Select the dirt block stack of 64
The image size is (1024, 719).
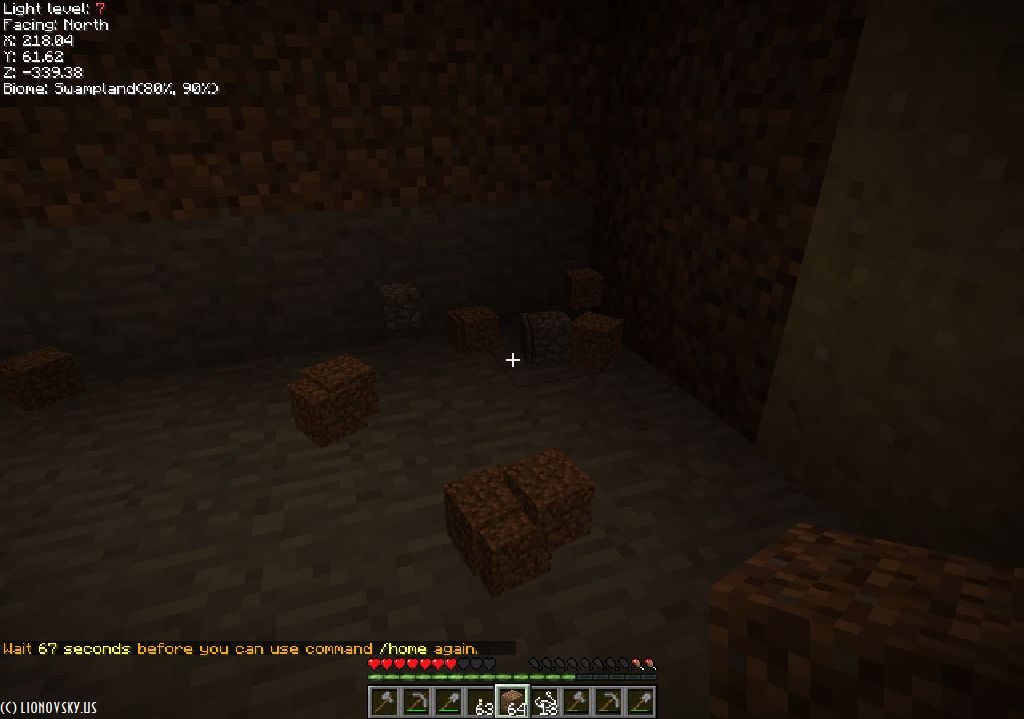coord(512,702)
